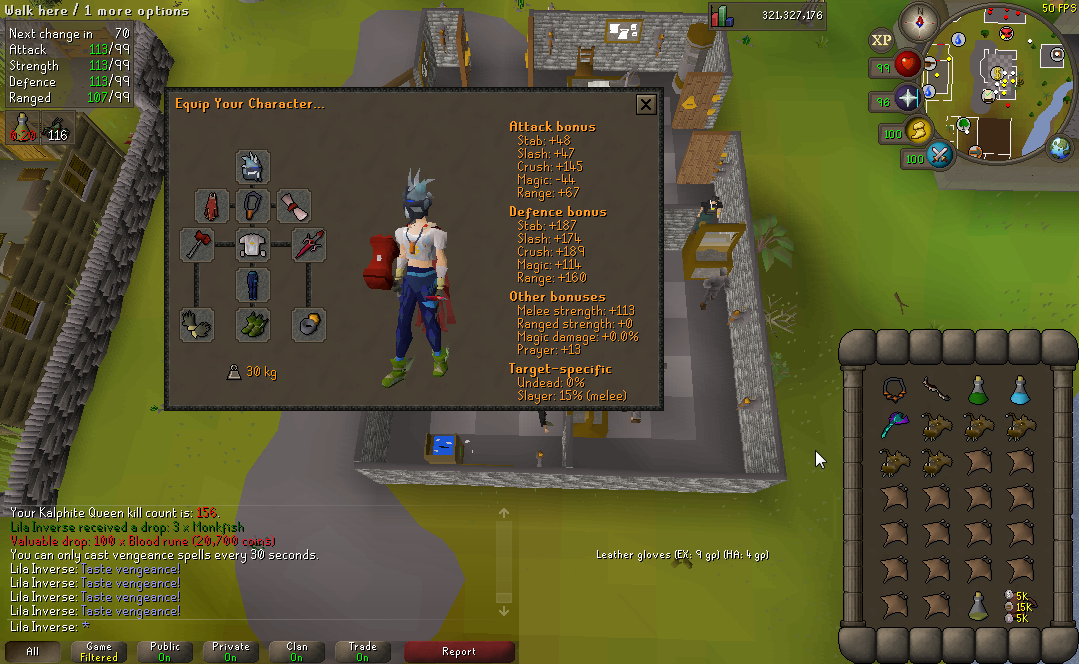
Task: Click the ring equipment slot
Action: click(308, 323)
